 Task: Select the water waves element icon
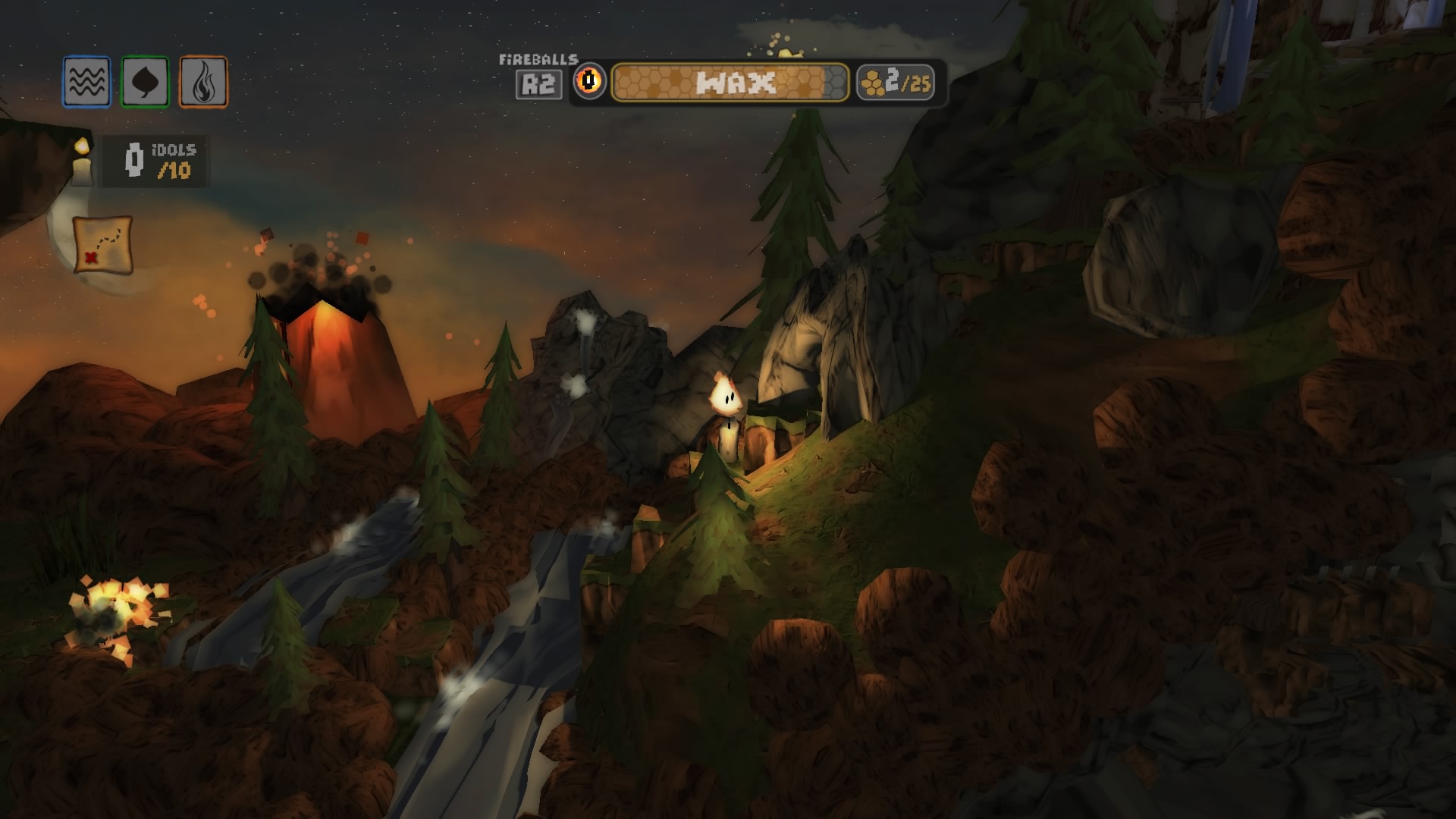point(86,82)
